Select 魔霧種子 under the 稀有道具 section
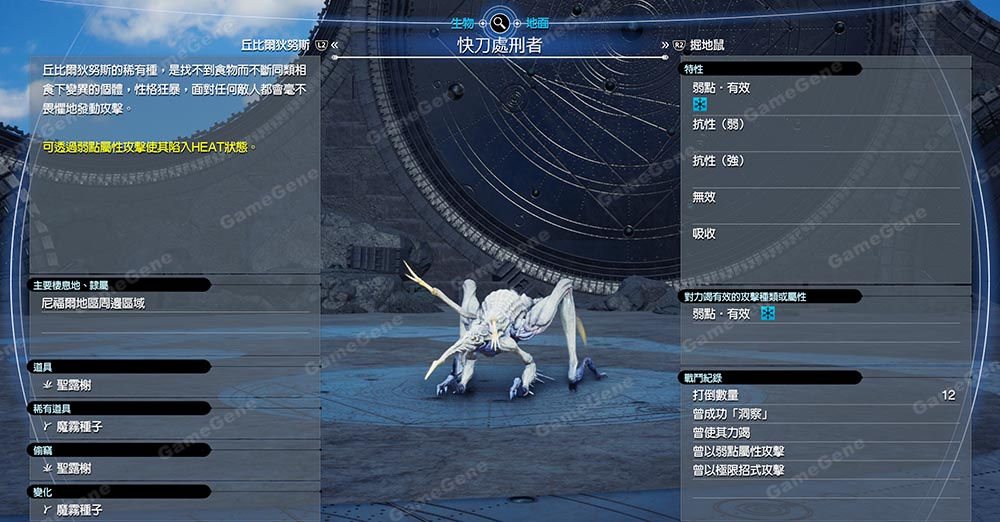1000x522 pixels. click(x=80, y=426)
